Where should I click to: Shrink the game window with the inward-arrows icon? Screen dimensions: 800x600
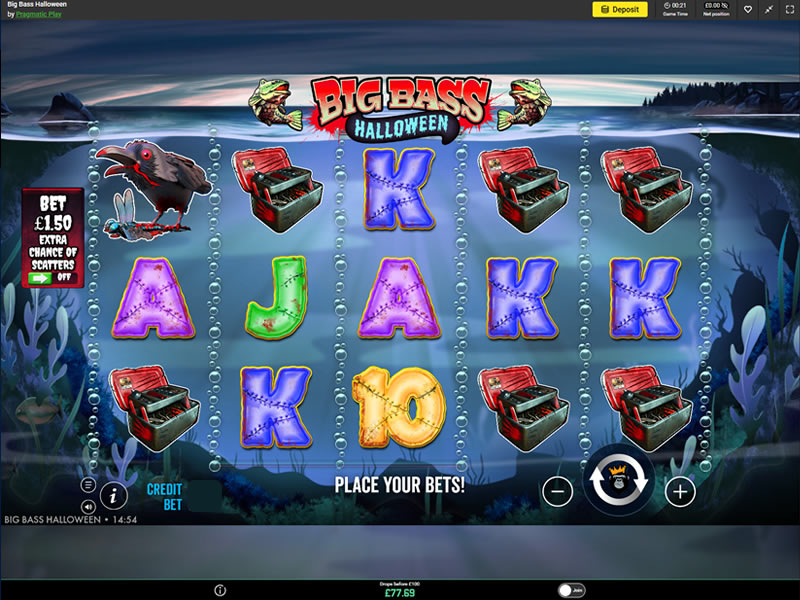767,9
